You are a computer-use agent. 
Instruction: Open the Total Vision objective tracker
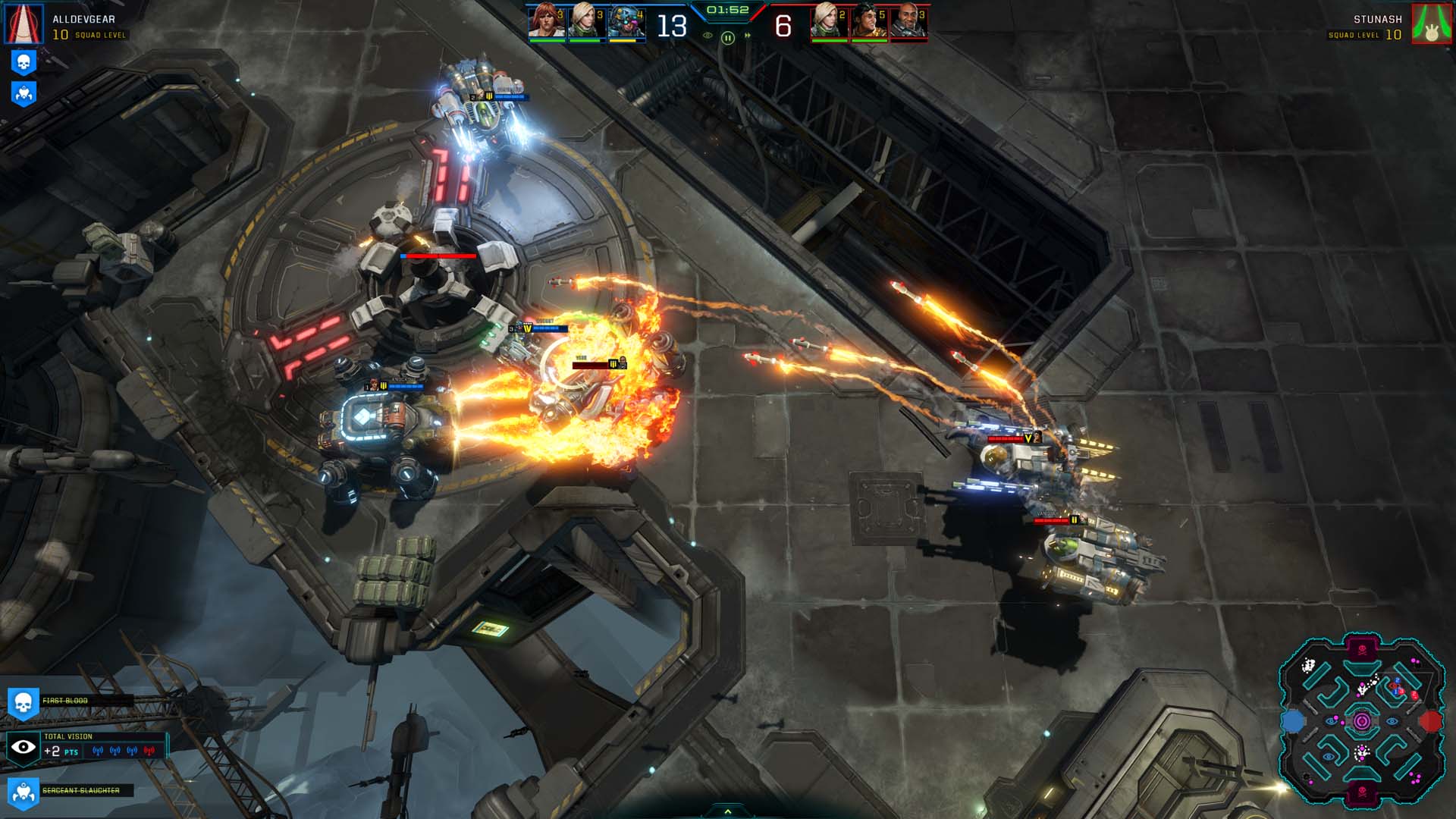[85, 745]
